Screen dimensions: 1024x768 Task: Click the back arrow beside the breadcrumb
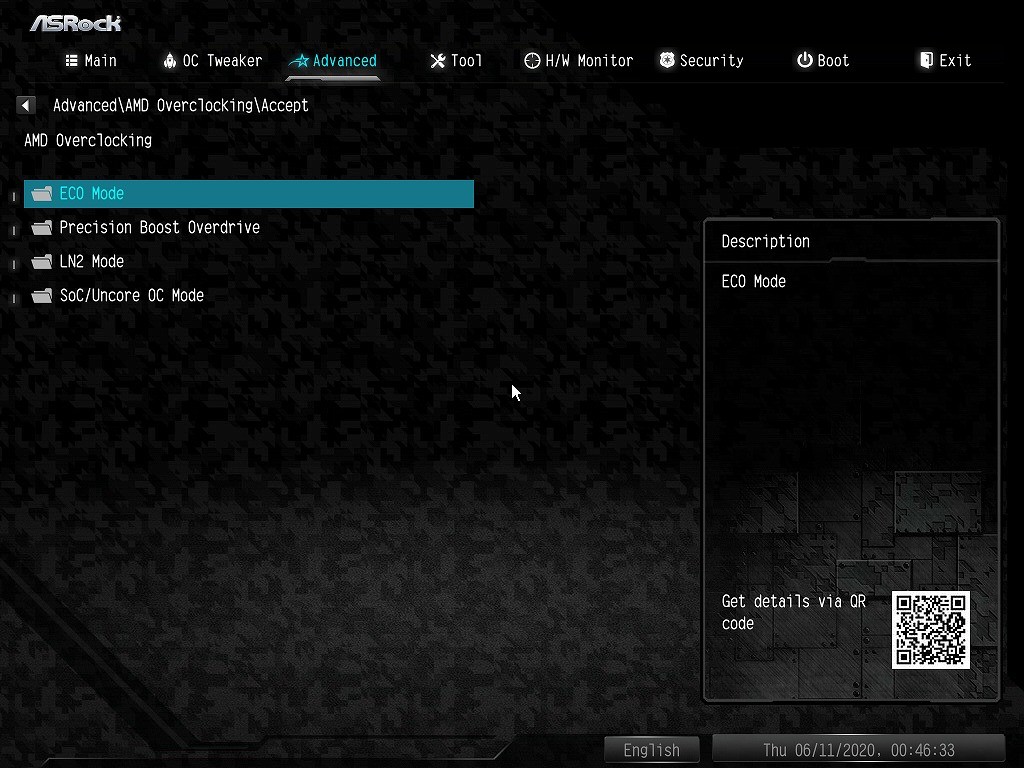tap(26, 105)
